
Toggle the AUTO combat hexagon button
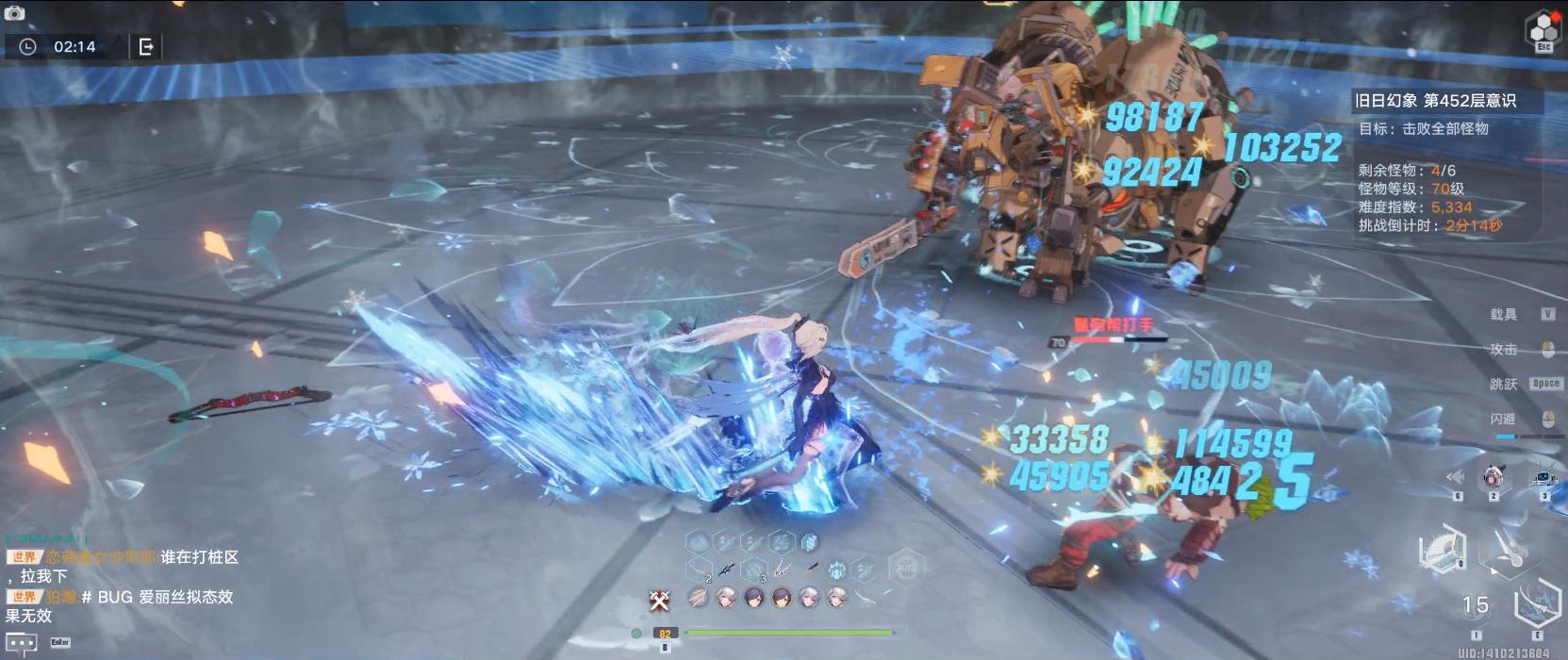[x=906, y=569]
